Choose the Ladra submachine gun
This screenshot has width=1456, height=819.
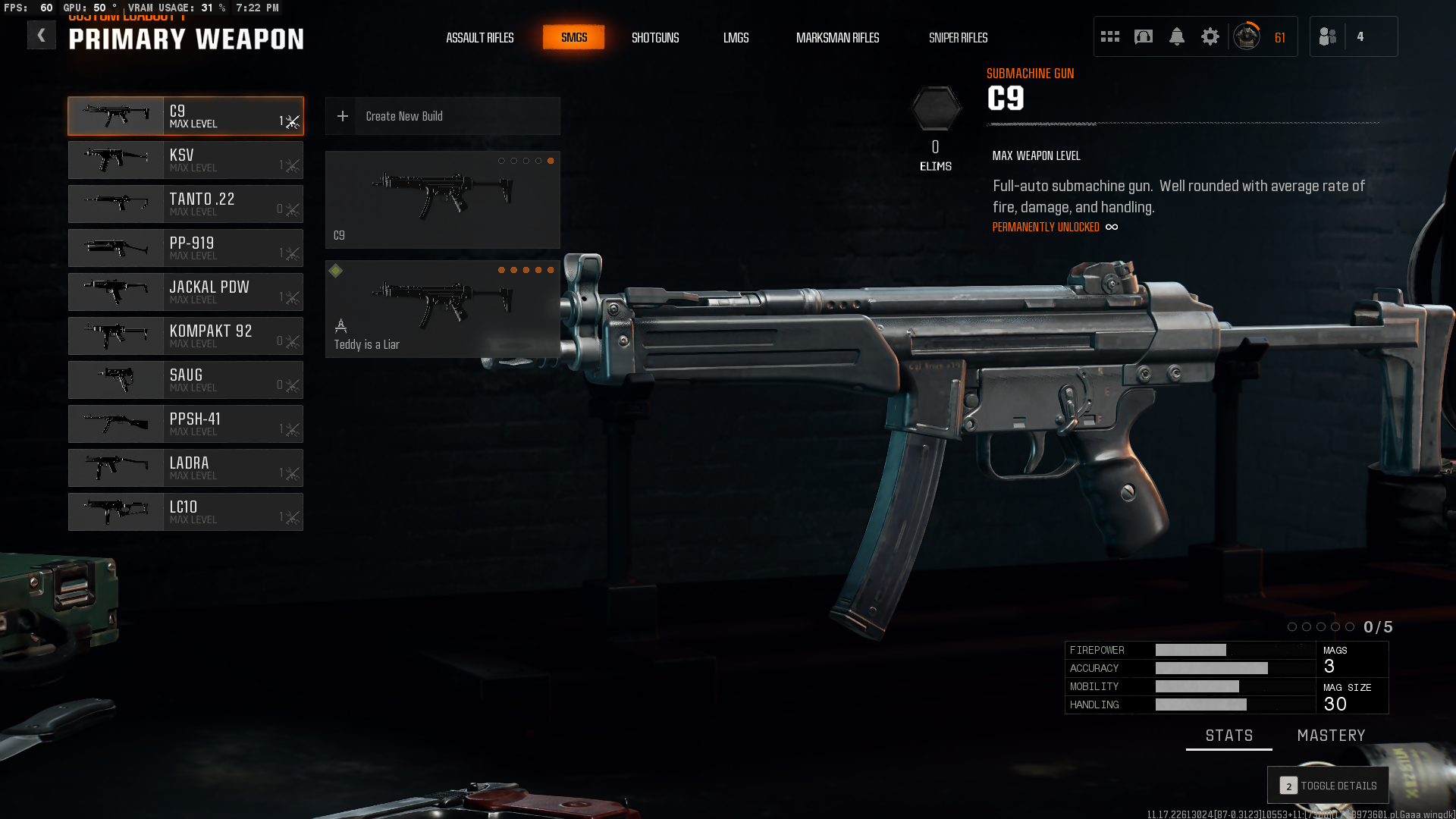pyautogui.click(x=186, y=468)
